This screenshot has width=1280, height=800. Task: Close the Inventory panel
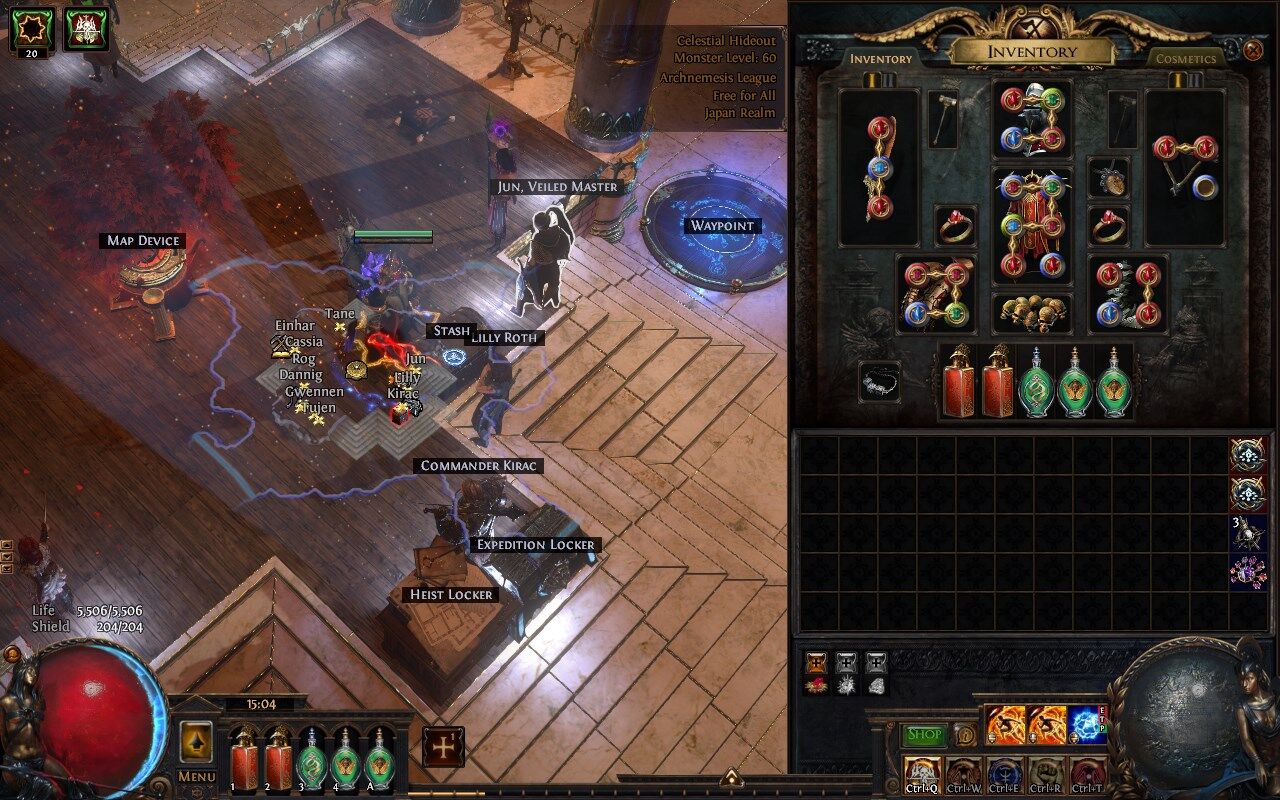coord(1254,49)
